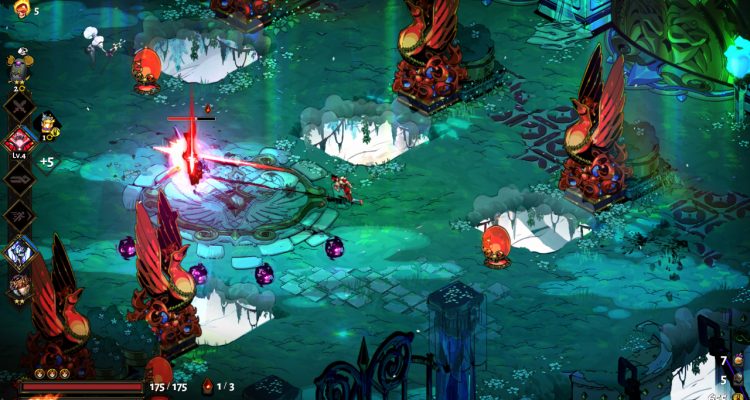Inspect the blue-white boon in the left column
This screenshot has height=400, width=750.
click(x=20, y=252)
